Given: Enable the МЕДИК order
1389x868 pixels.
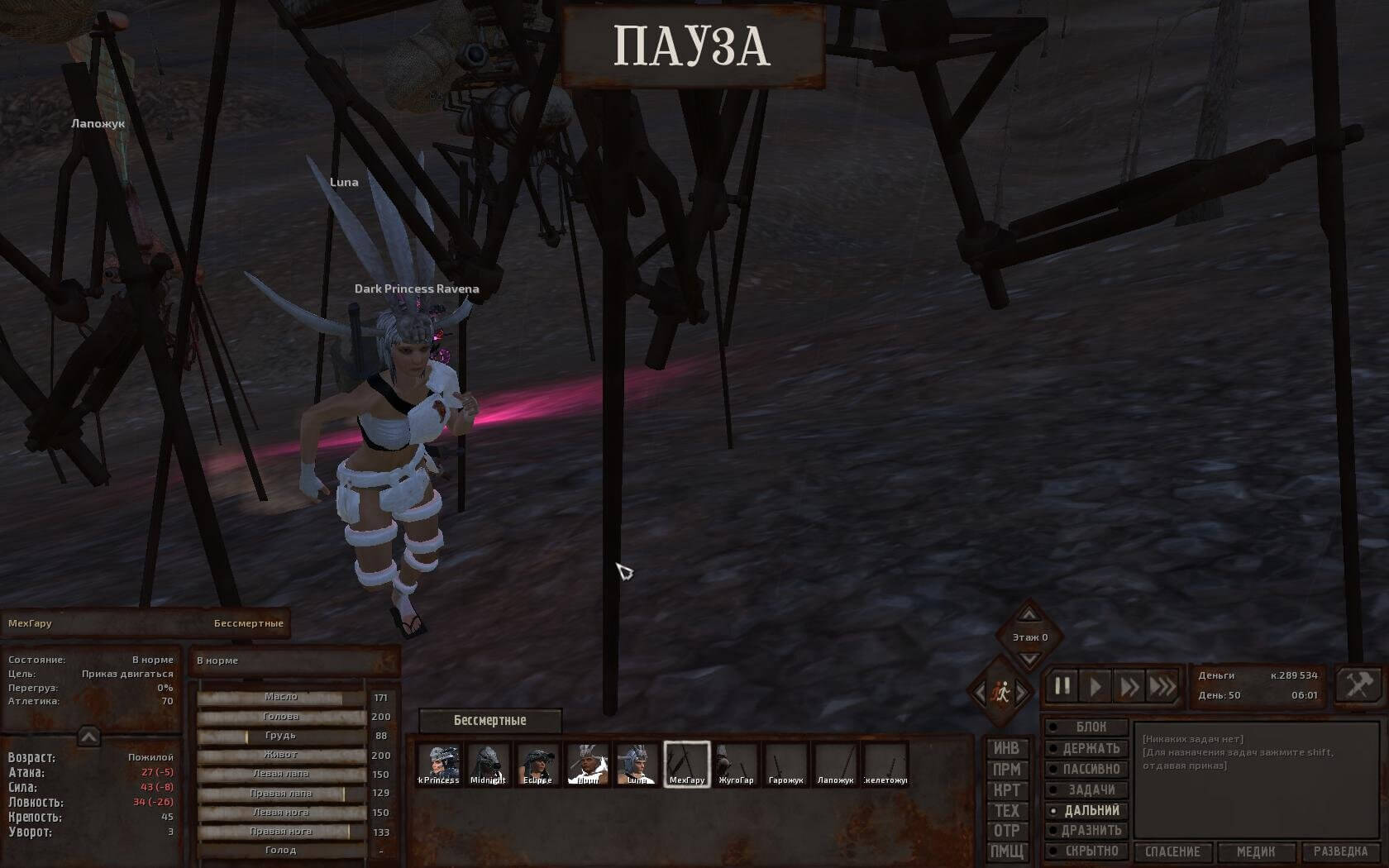Looking at the screenshot, I should 1255,851.
